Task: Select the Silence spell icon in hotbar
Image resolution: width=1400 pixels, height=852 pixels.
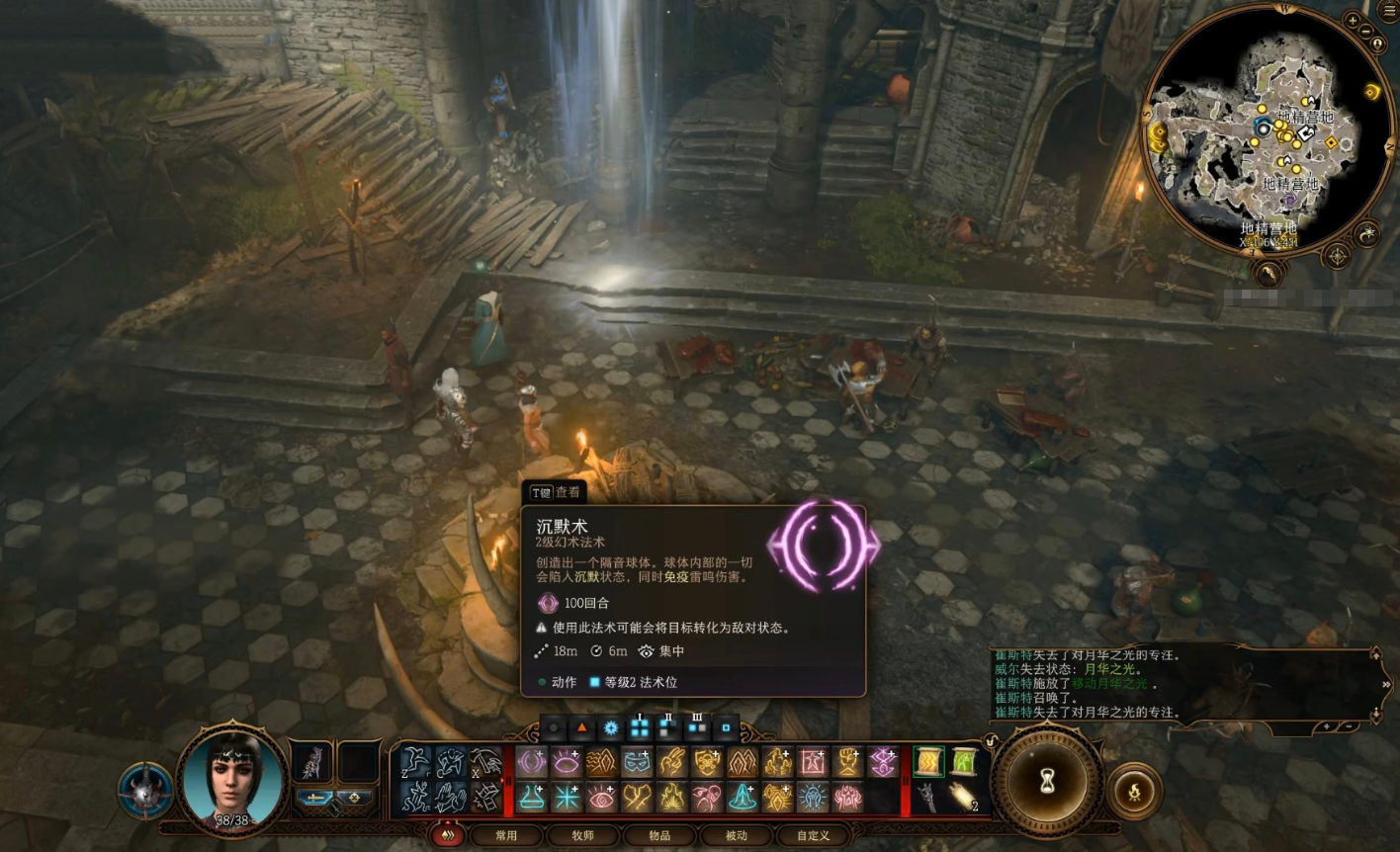Action: [x=532, y=762]
